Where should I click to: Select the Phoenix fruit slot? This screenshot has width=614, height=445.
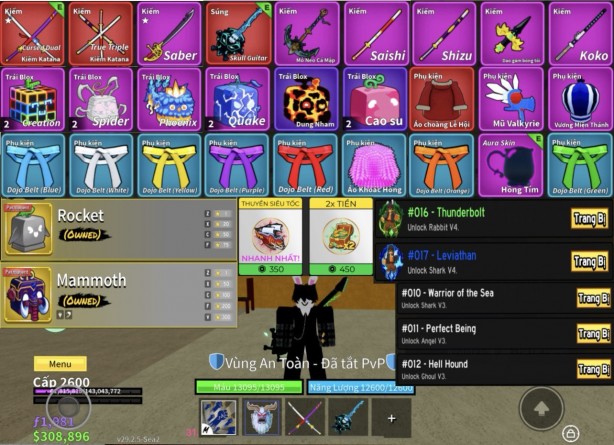169,99
